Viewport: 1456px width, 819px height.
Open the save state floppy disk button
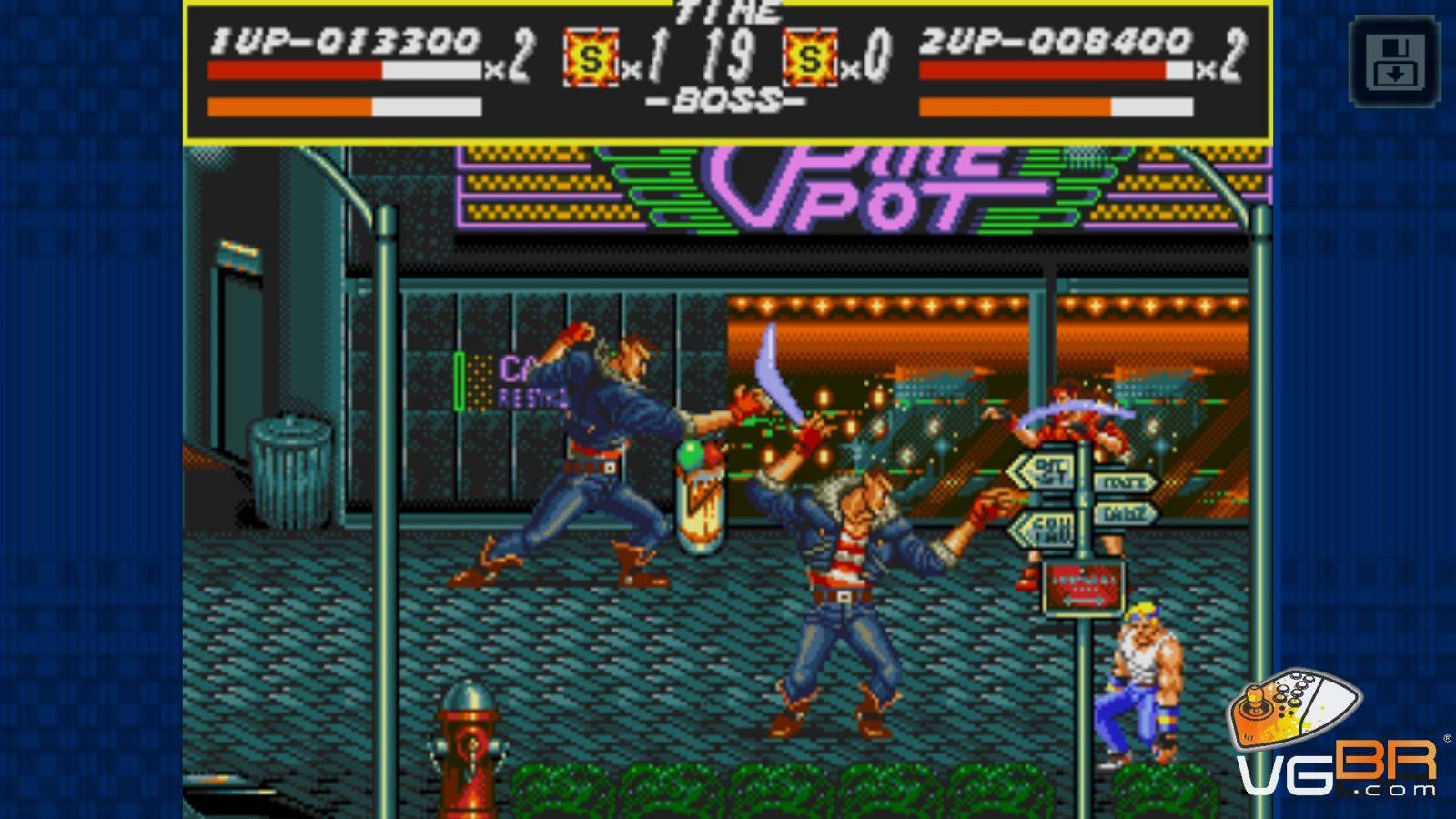[1394, 61]
